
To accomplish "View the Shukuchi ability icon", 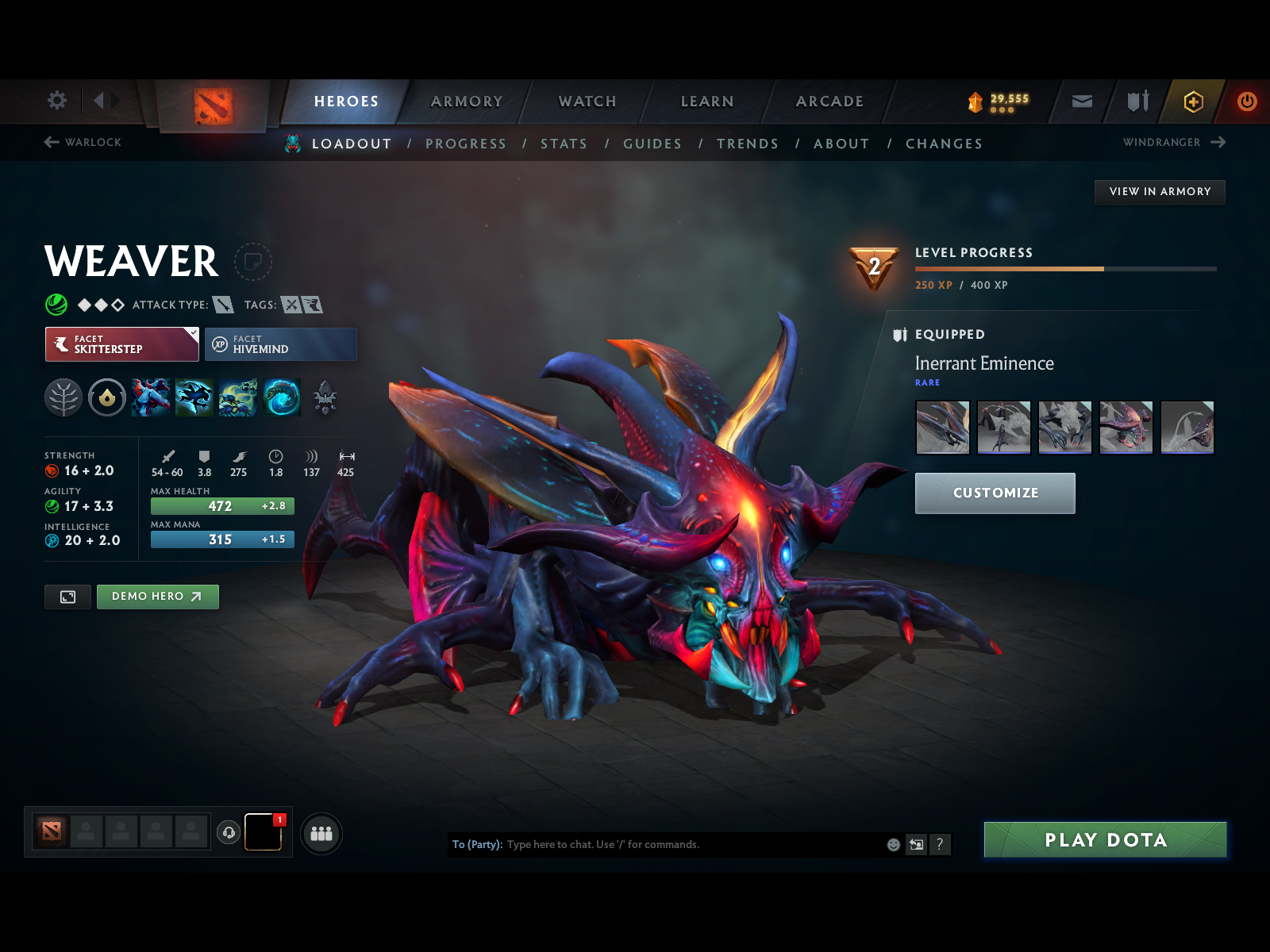I will [x=194, y=398].
